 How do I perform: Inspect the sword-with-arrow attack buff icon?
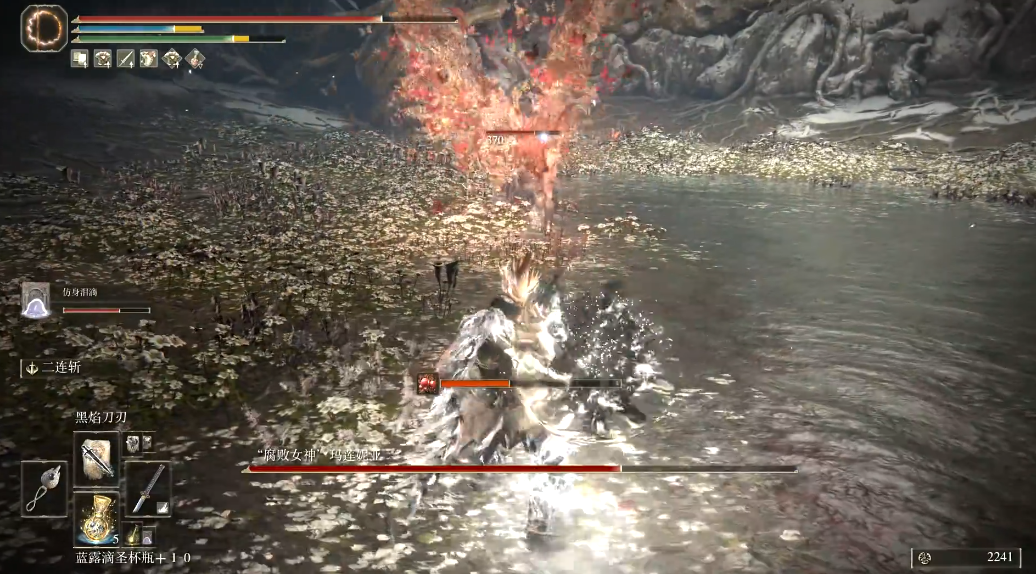pyautogui.click(x=126, y=59)
